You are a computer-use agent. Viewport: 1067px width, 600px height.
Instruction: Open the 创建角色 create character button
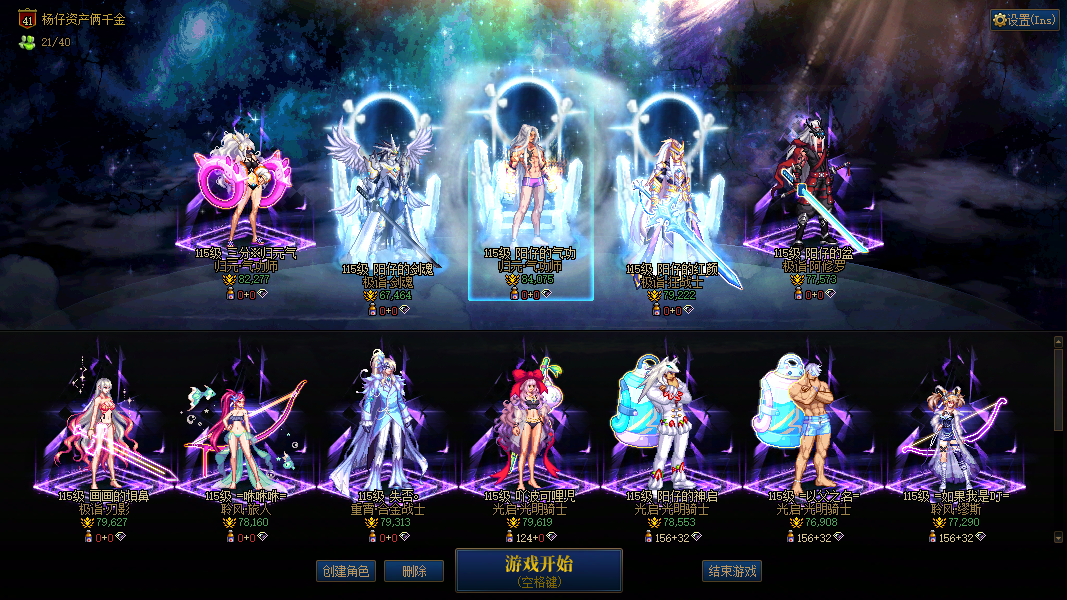coord(344,571)
